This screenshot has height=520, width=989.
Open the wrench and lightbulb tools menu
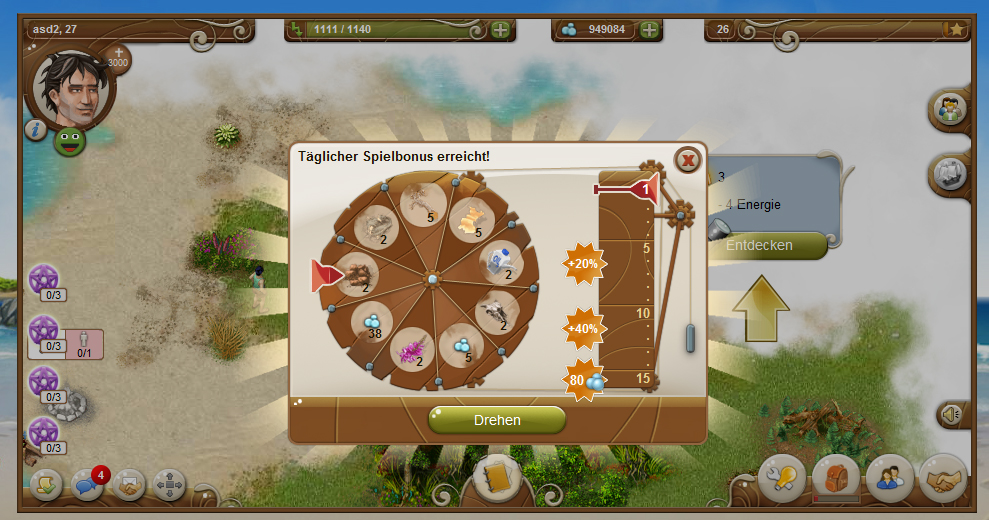782,479
